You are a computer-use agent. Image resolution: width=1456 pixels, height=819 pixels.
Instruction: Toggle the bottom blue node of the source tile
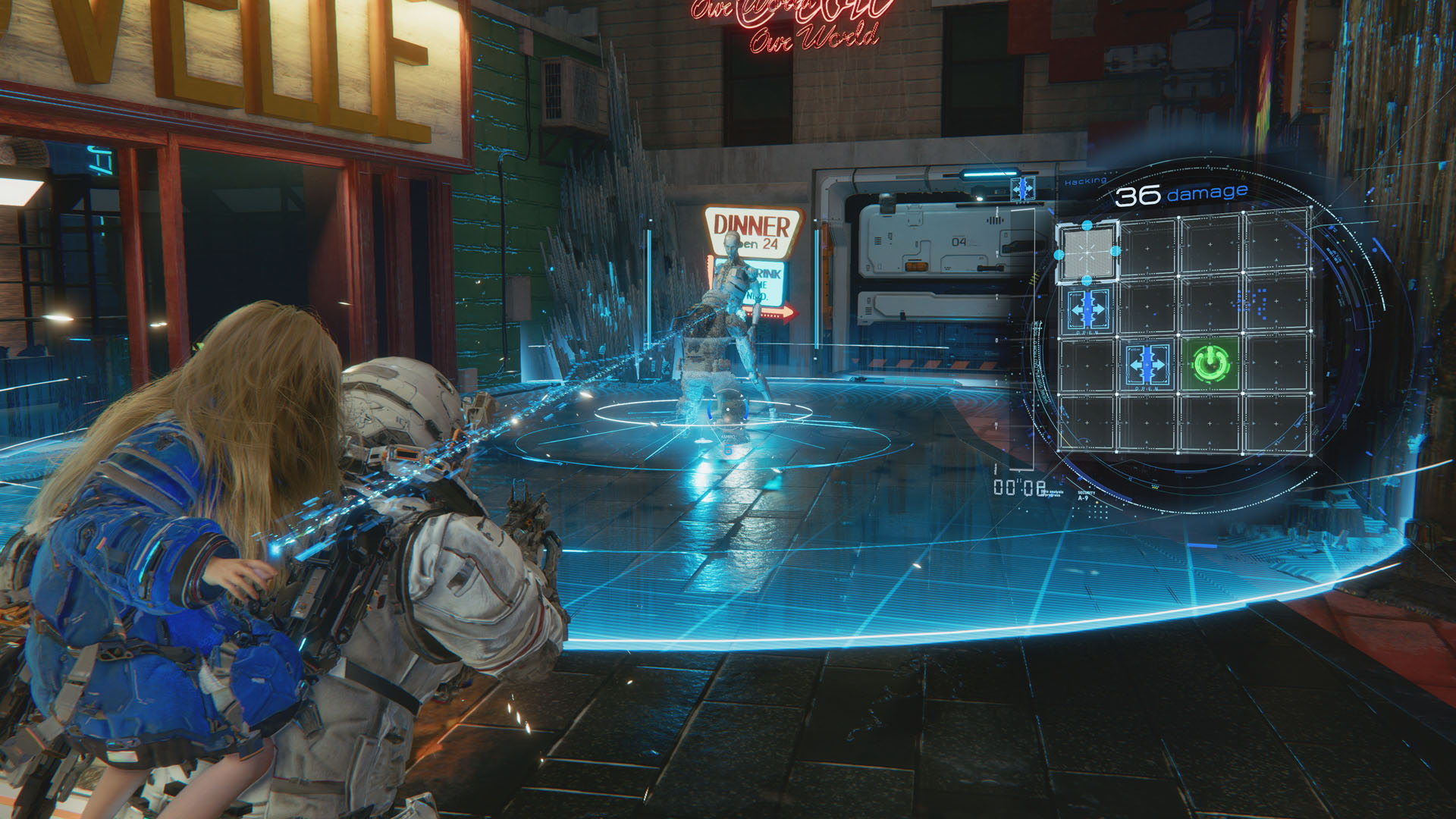tap(1085, 280)
